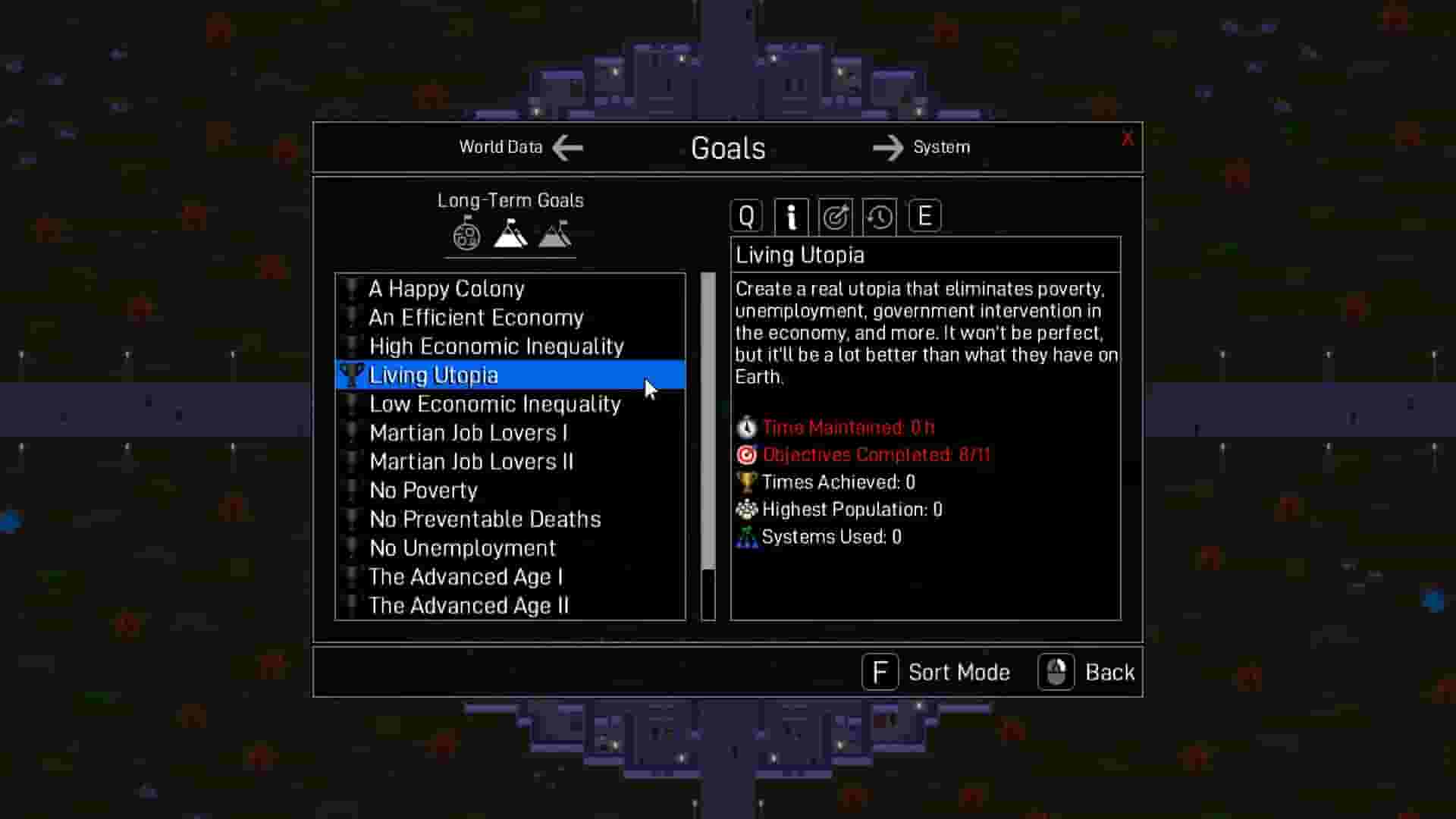Open World Data via the left arrow
The image size is (1456, 819).
(x=566, y=147)
